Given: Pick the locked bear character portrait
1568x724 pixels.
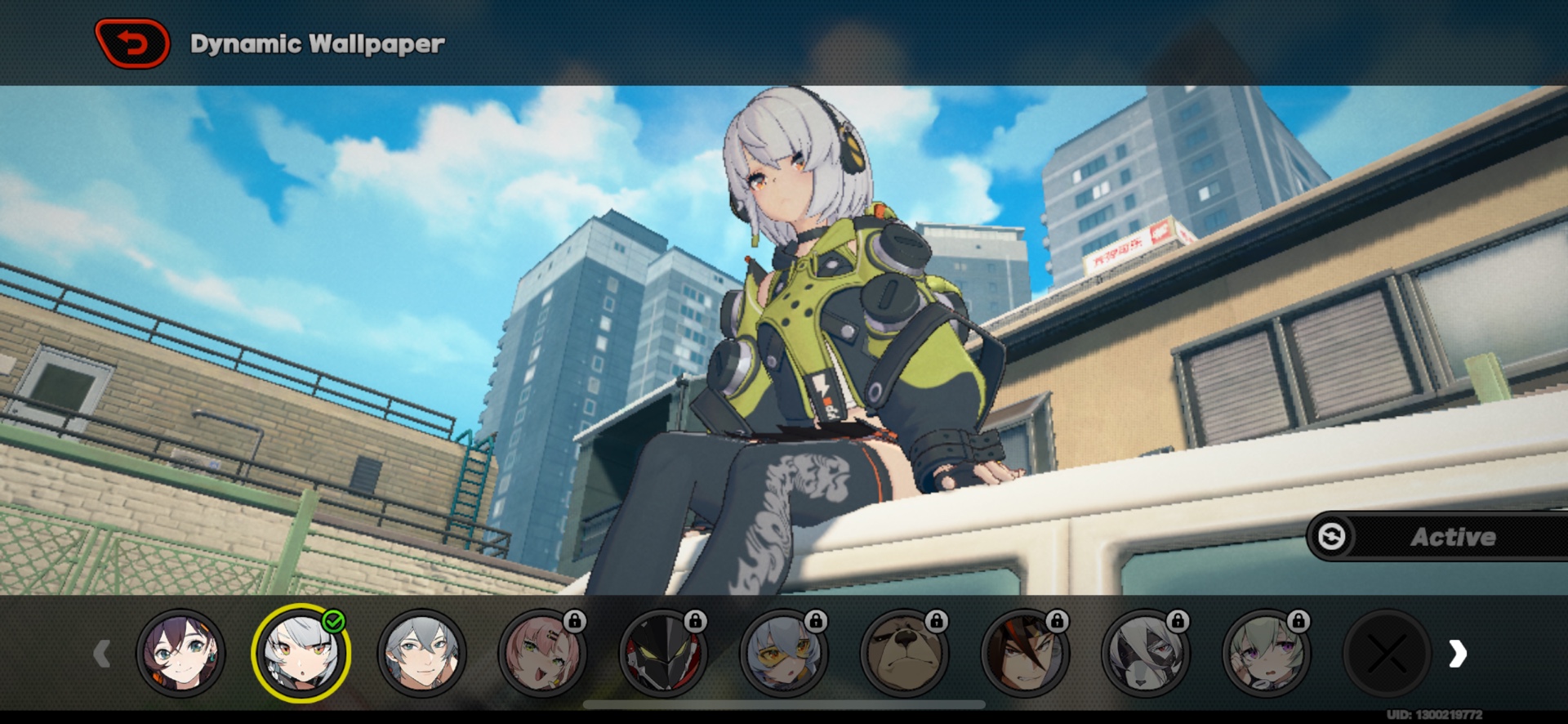Looking at the screenshot, I should click(904, 653).
